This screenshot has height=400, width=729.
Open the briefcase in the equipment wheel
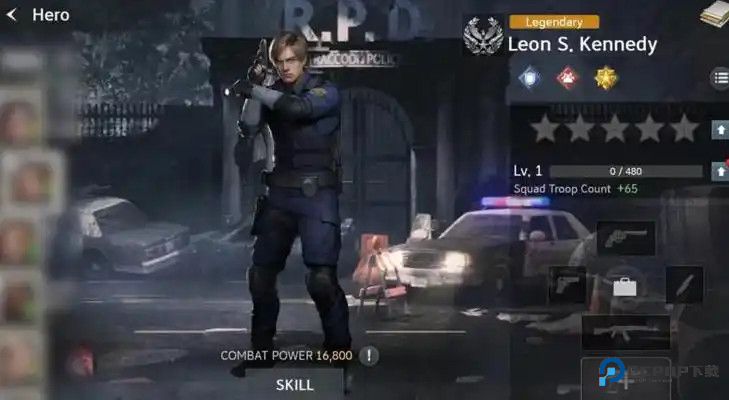625,287
